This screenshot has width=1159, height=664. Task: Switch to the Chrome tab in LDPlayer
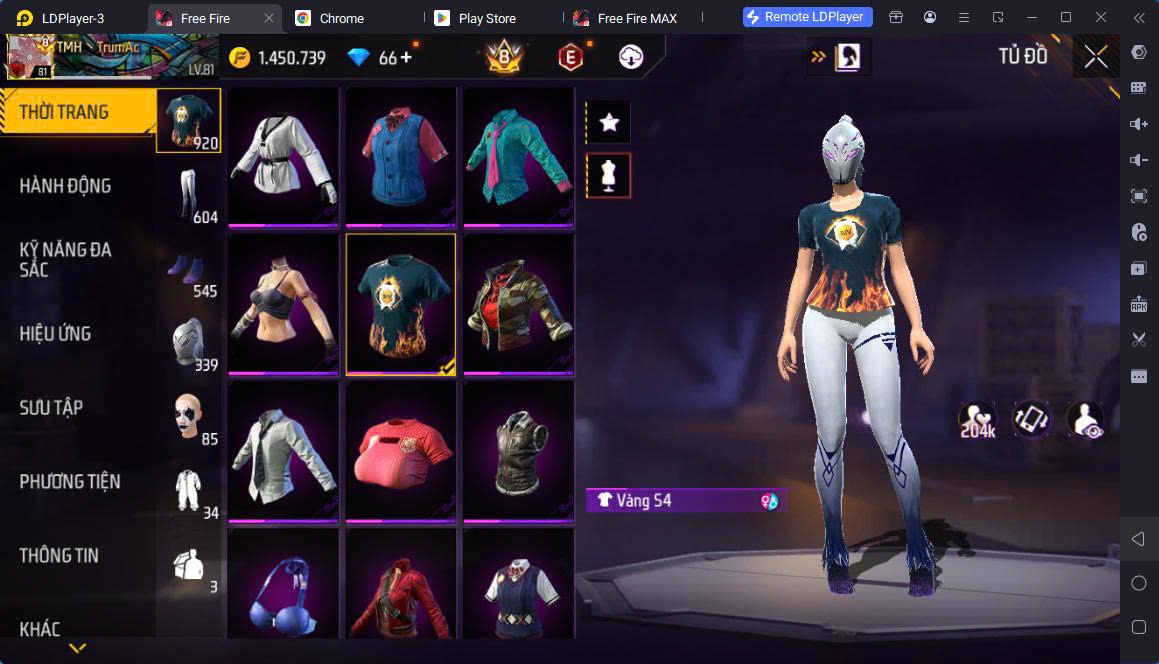point(342,18)
